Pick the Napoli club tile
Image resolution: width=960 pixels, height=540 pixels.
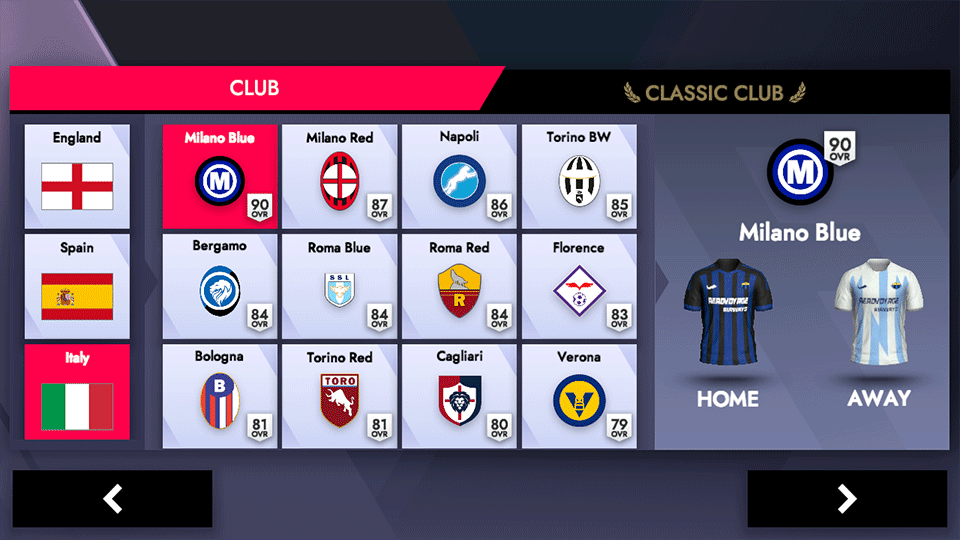[x=459, y=177]
